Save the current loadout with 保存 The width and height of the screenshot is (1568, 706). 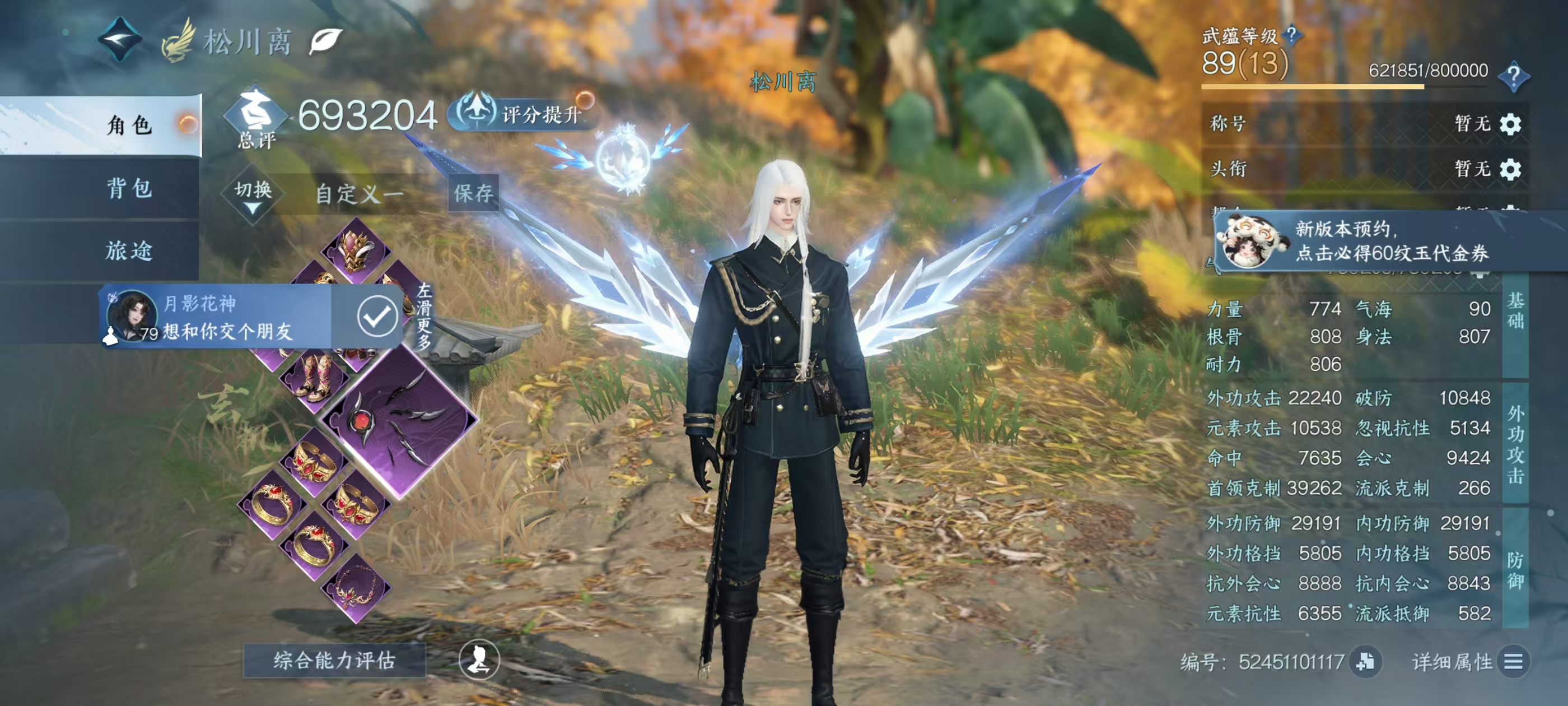coord(473,193)
